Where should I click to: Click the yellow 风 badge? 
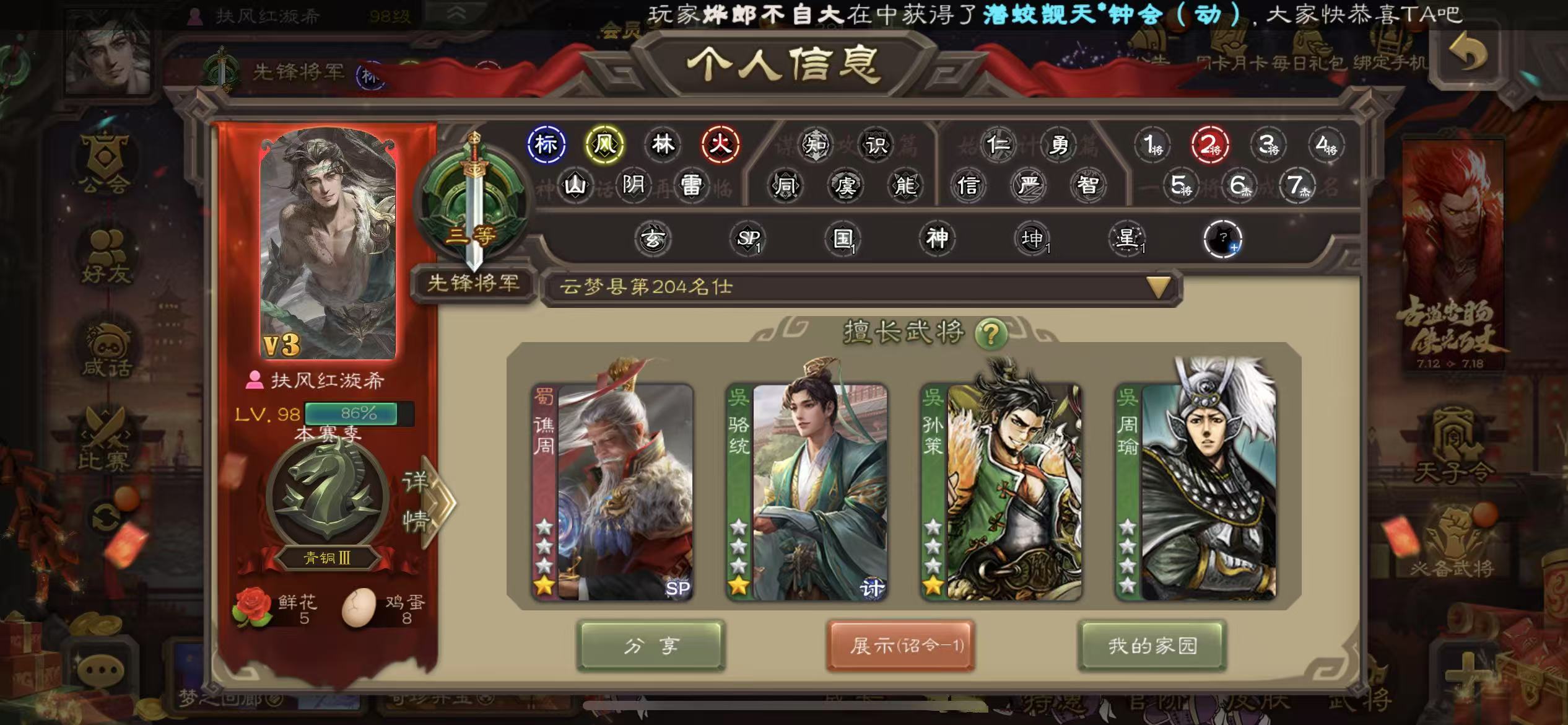coord(604,145)
